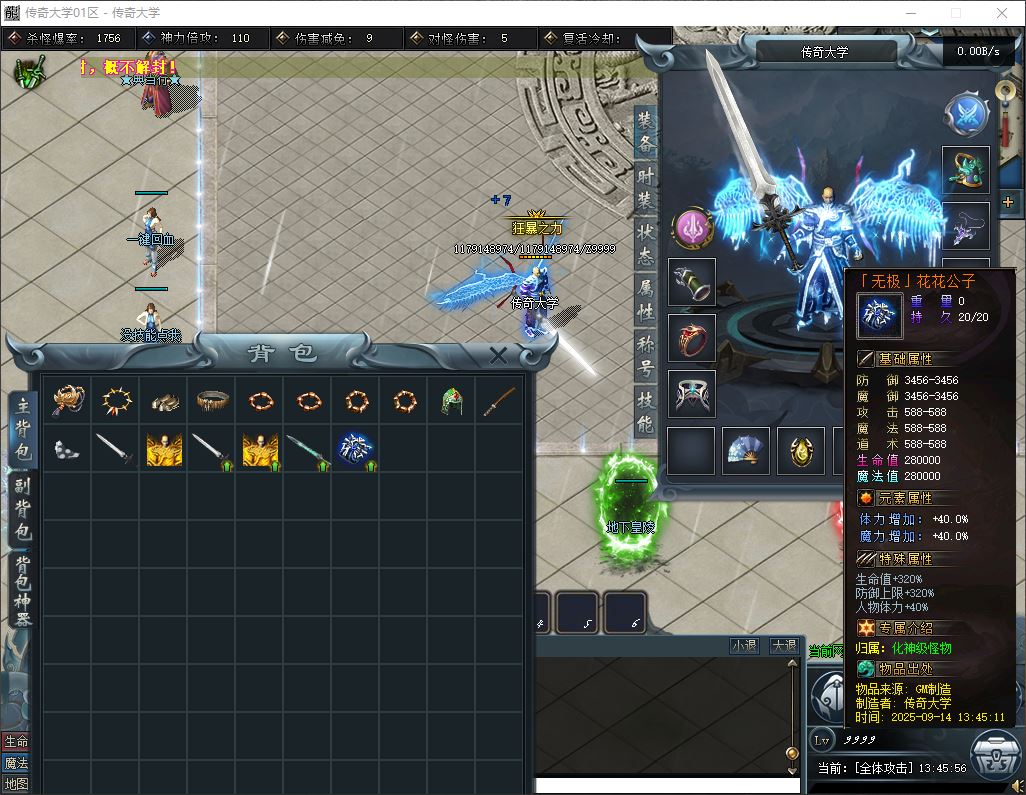Click the equipped blue folding fan slot
This screenshot has height=795, width=1026.
(746, 451)
